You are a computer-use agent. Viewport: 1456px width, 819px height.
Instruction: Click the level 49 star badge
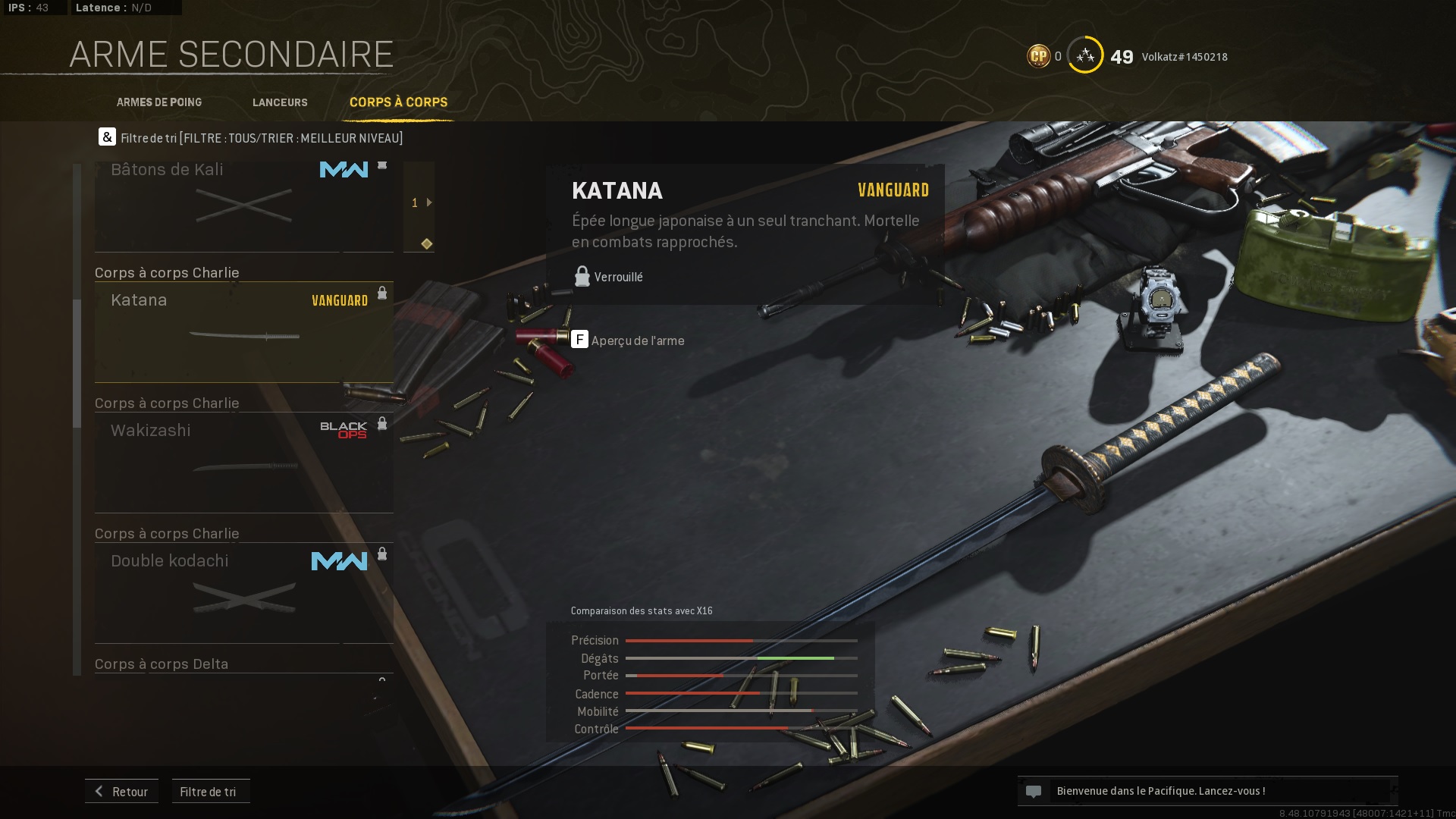point(1085,55)
